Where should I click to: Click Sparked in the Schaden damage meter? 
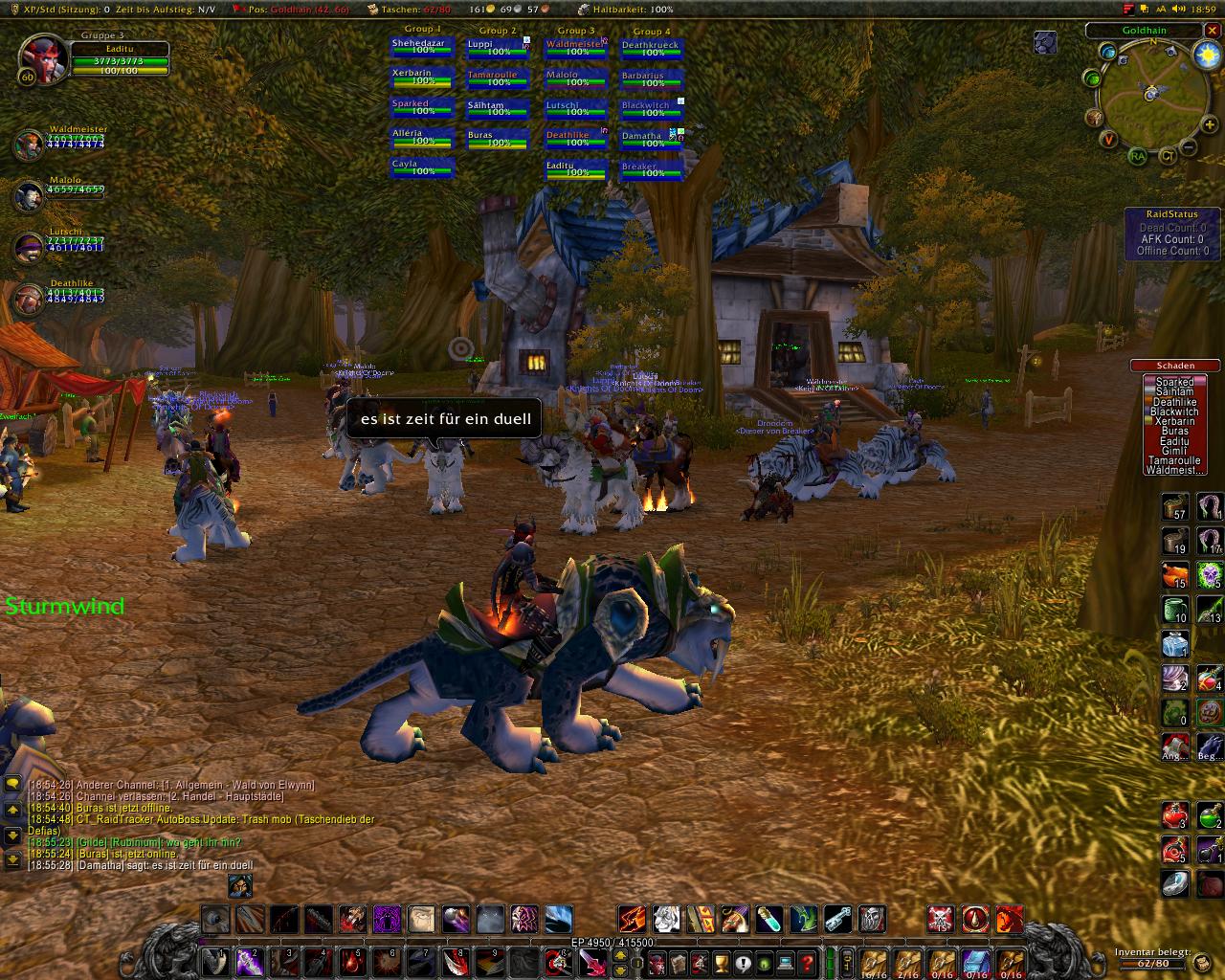coord(1174,382)
